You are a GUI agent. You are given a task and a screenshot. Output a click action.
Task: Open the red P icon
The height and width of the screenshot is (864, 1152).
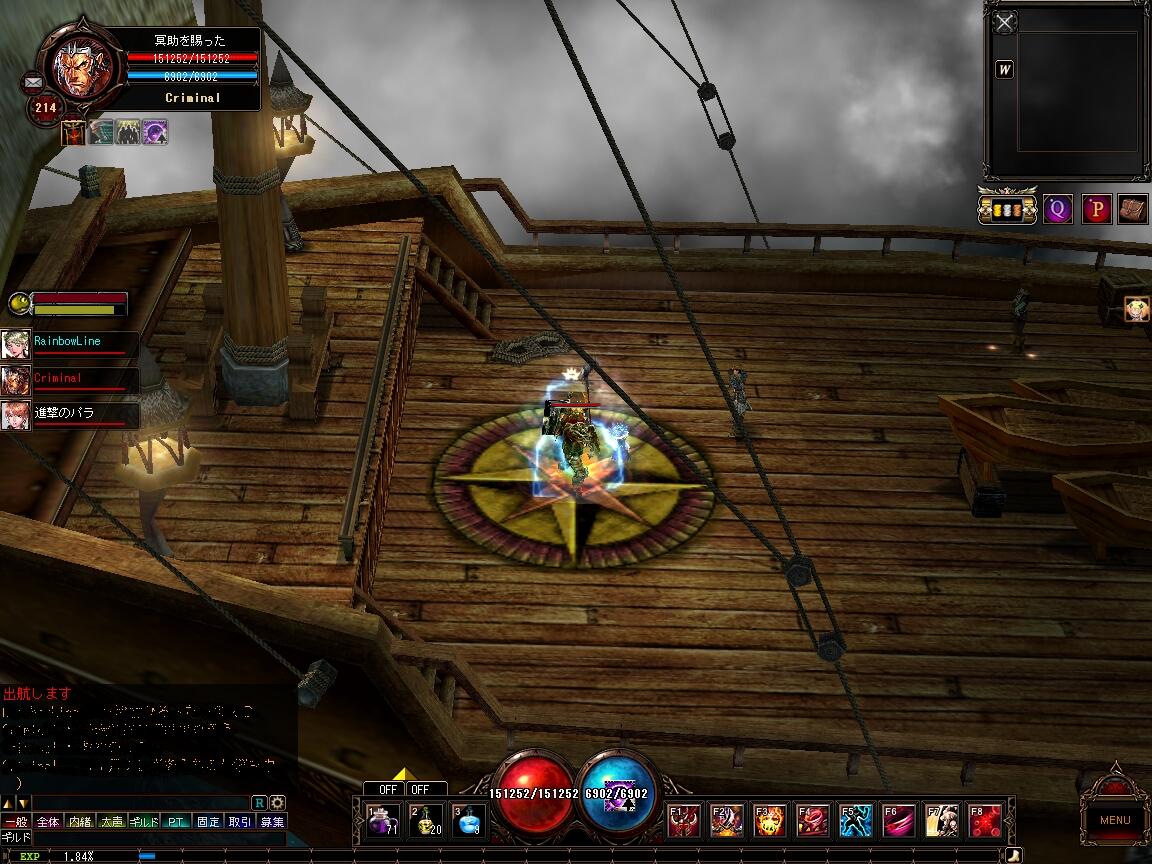[x=1097, y=209]
